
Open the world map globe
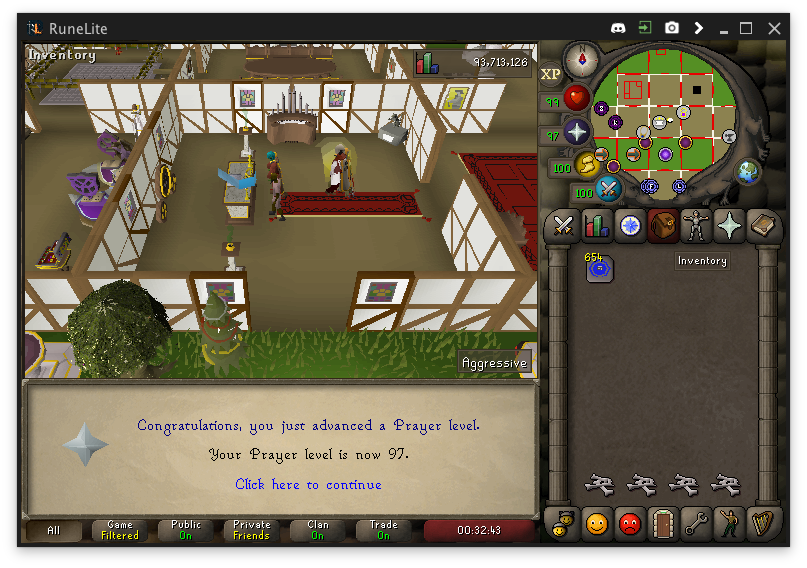[x=748, y=172]
